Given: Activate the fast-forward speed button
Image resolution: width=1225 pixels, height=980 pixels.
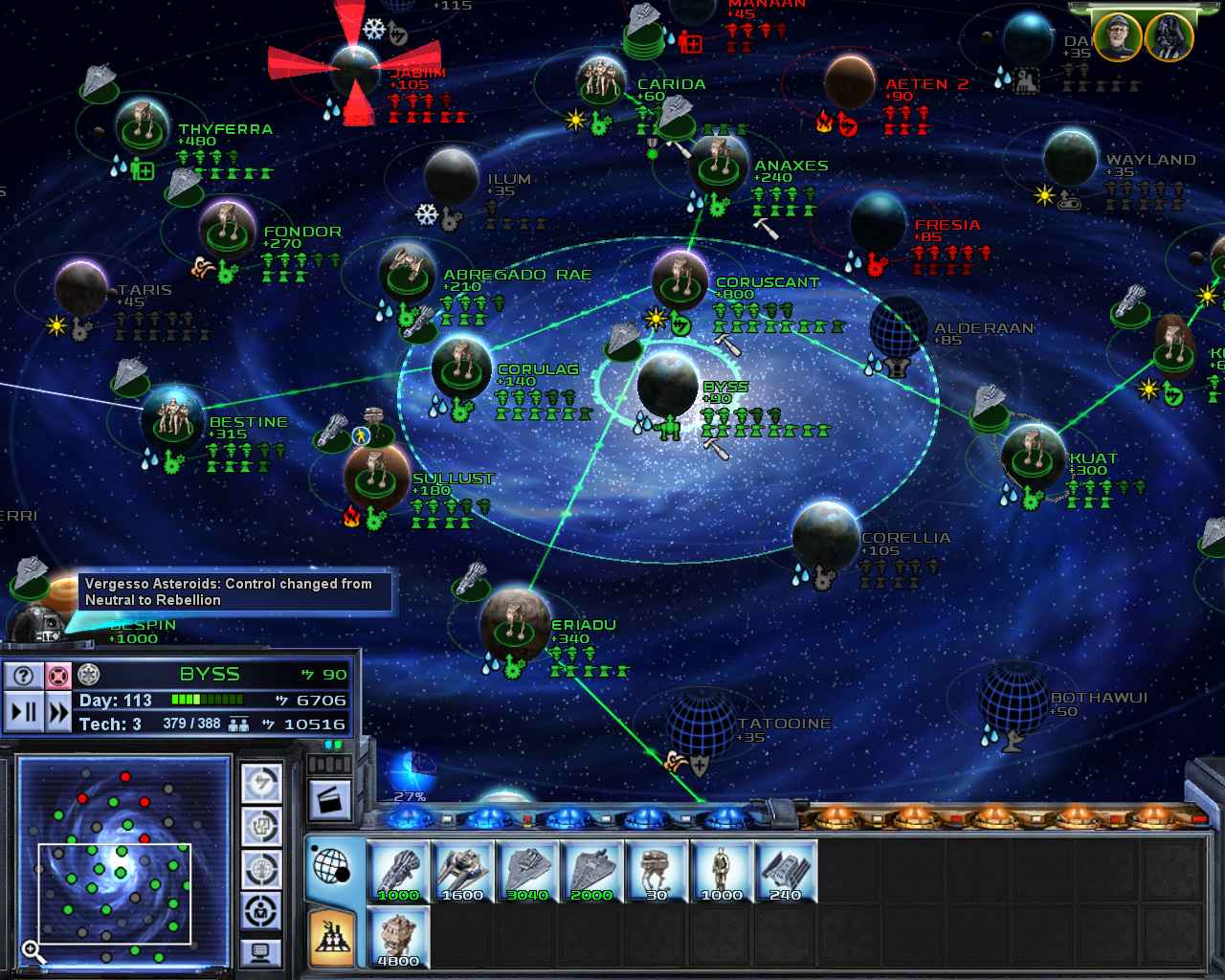Looking at the screenshot, I should [x=58, y=712].
